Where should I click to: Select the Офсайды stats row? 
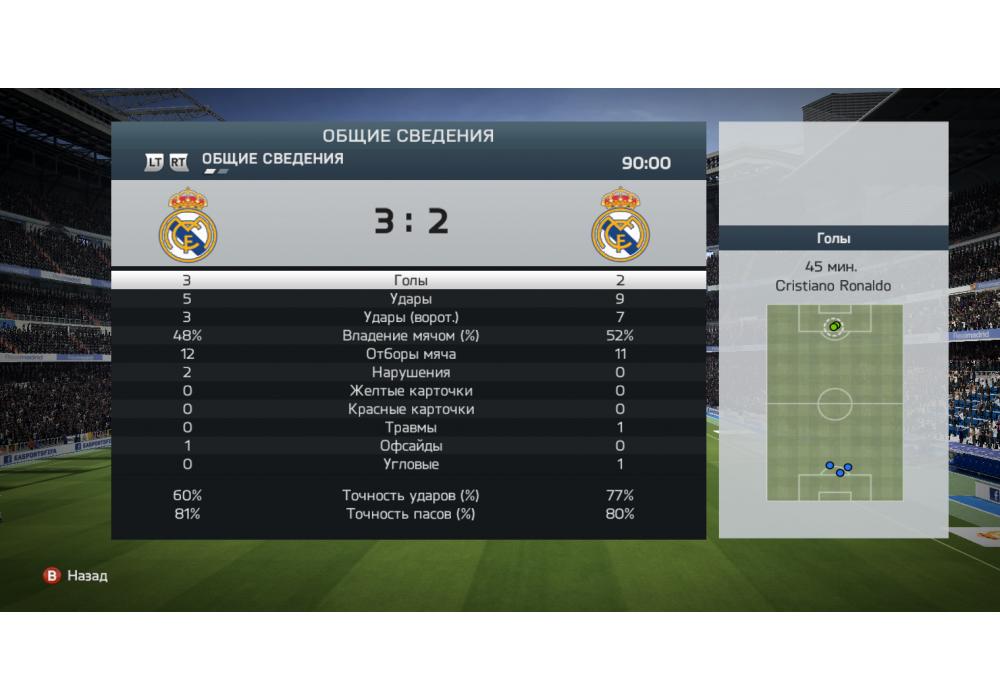click(410, 446)
